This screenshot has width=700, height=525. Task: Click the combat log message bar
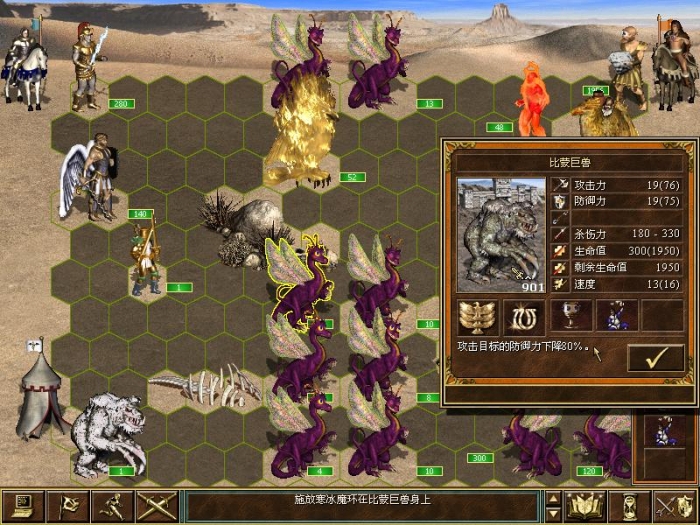pyautogui.click(x=363, y=506)
